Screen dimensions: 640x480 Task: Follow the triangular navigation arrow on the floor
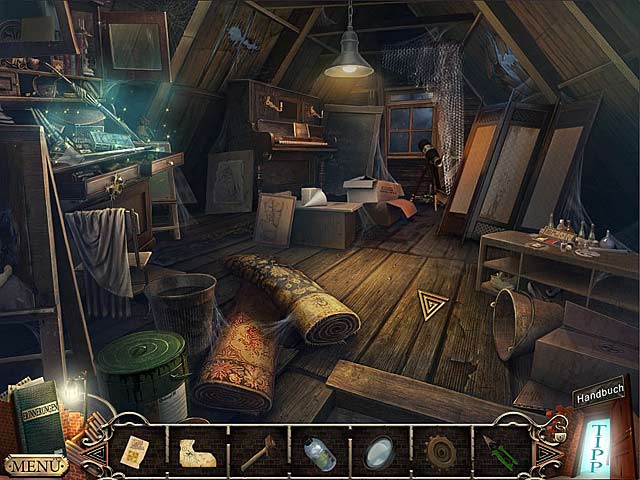point(432,304)
